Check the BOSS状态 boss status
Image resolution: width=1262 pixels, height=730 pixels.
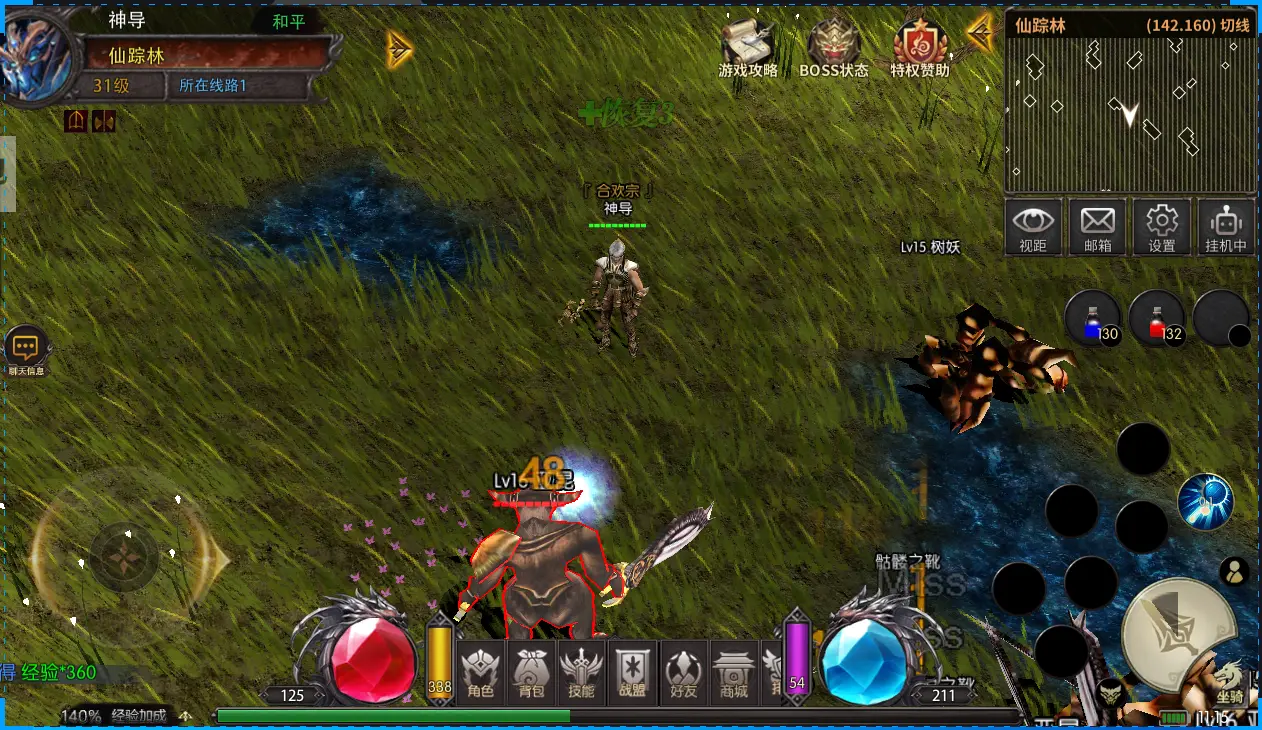pyautogui.click(x=833, y=48)
